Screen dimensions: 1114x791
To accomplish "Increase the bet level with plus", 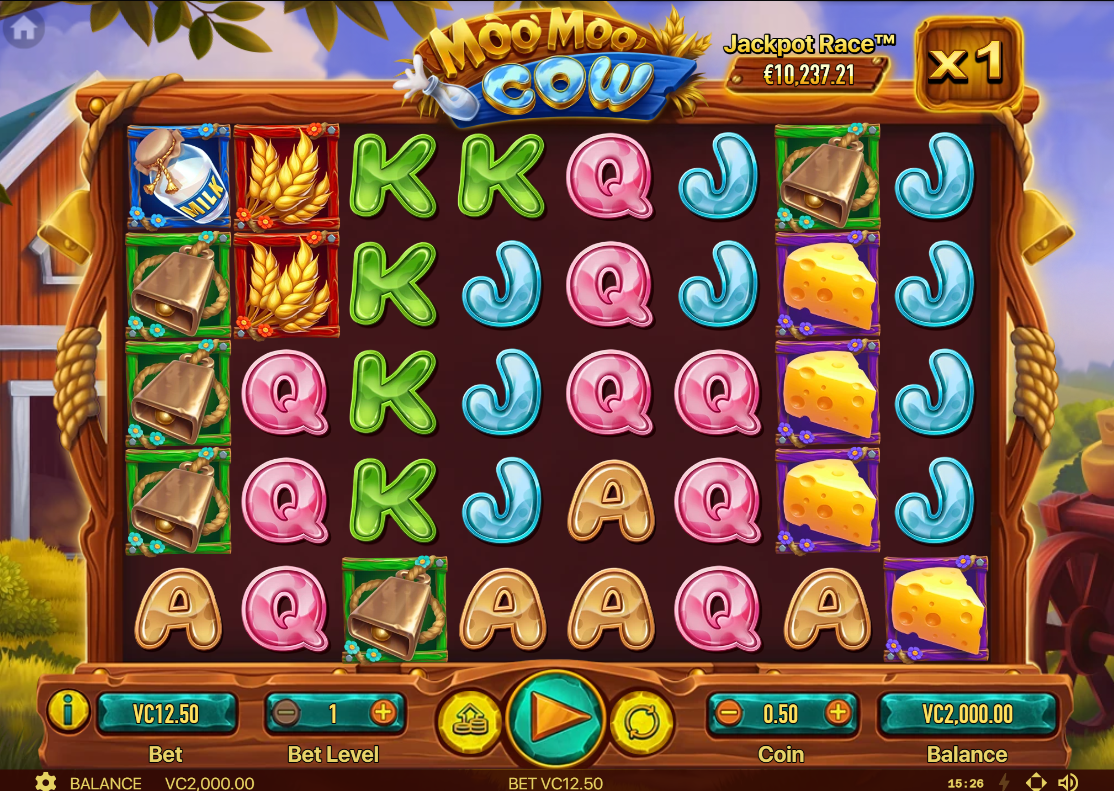I will coord(383,713).
